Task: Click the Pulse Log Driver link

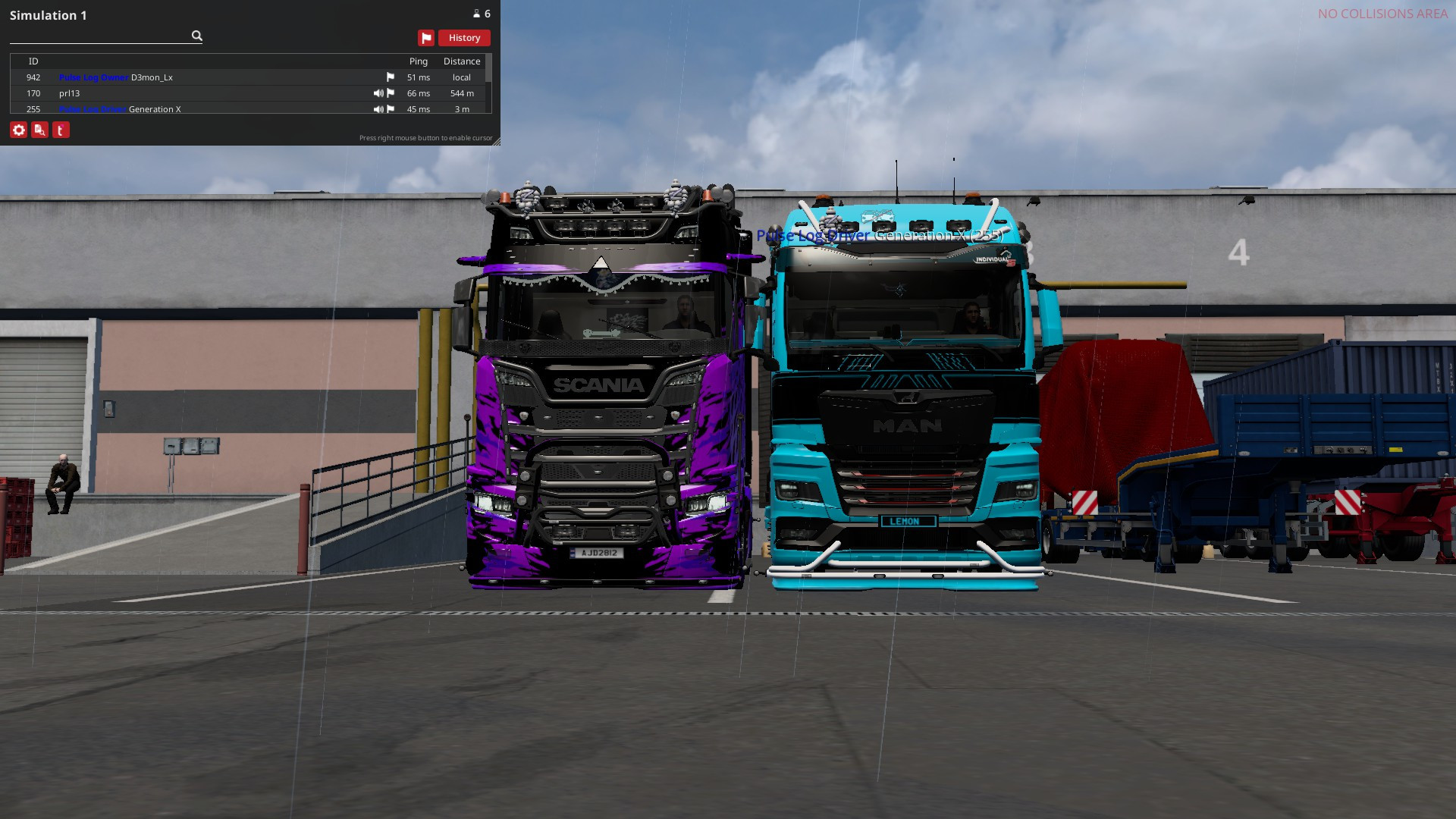Action: (93, 109)
